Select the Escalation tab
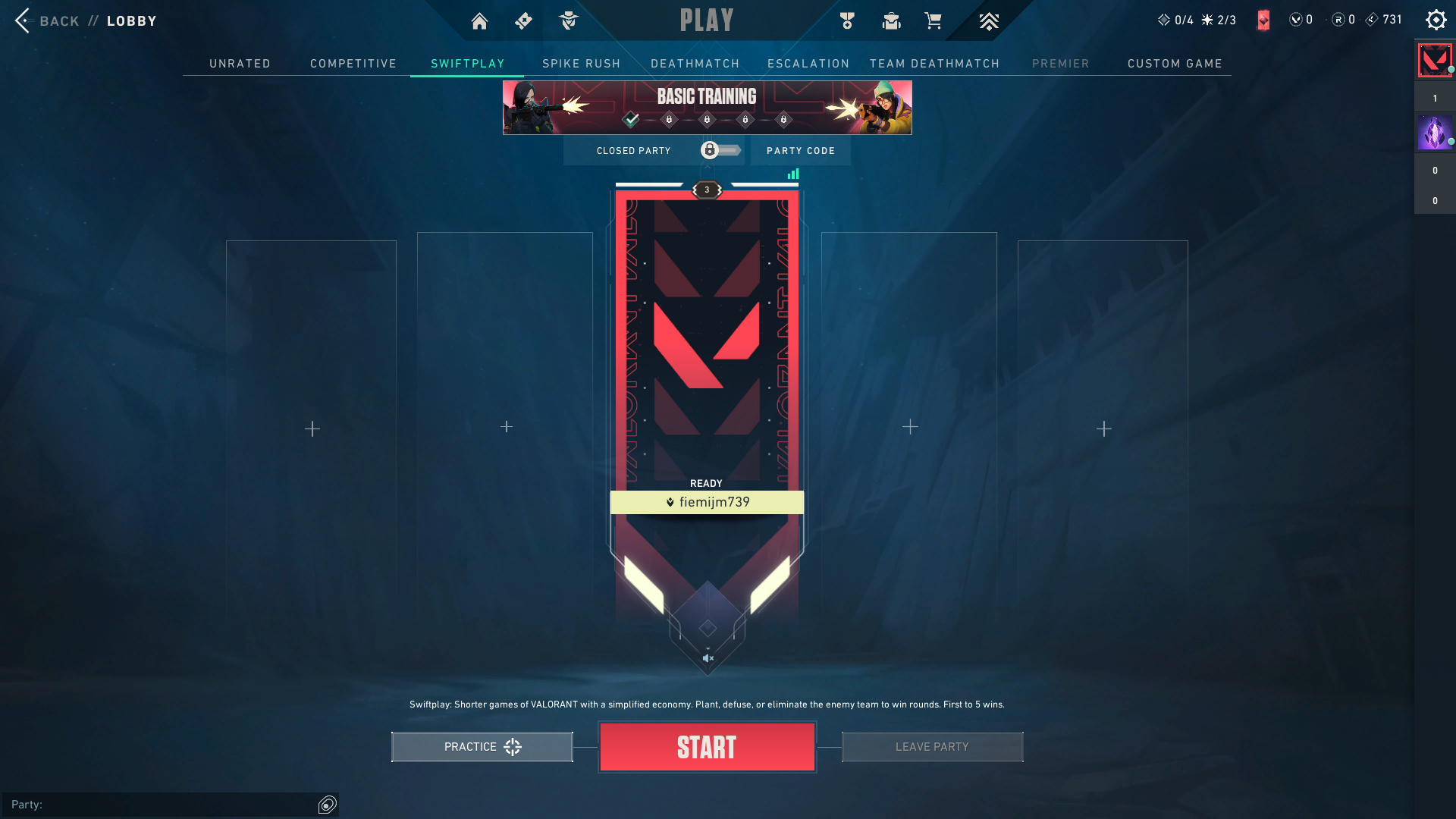 808,64
